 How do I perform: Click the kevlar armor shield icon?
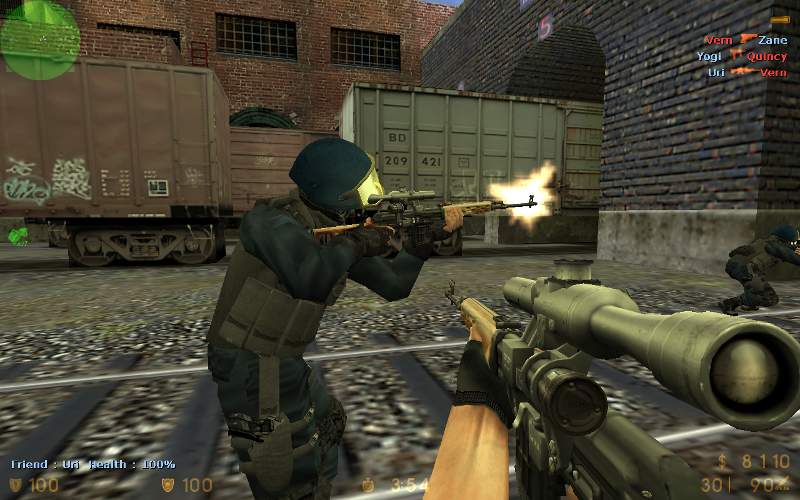pyautogui.click(x=168, y=486)
